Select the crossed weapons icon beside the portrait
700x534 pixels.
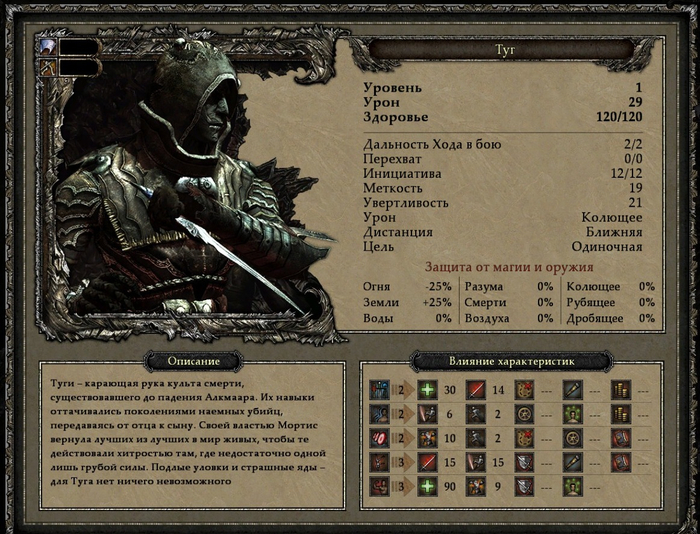point(46,67)
